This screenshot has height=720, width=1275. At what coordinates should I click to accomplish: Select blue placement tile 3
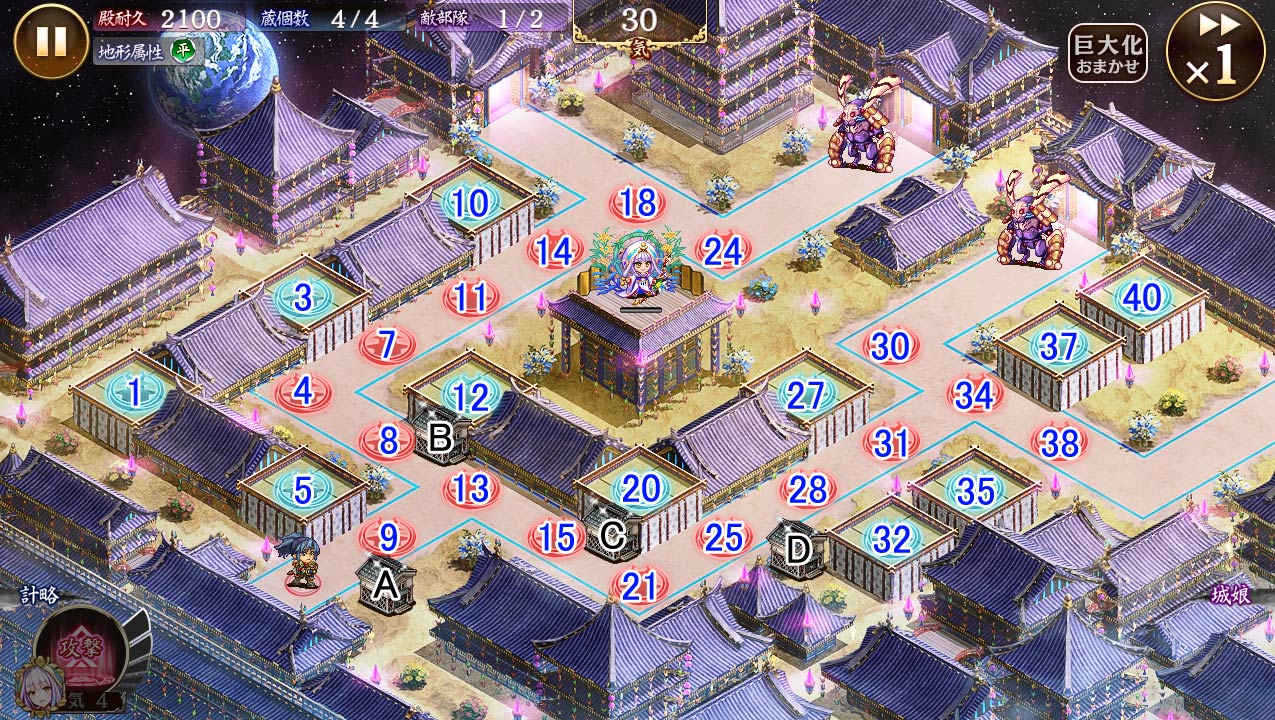(x=304, y=297)
